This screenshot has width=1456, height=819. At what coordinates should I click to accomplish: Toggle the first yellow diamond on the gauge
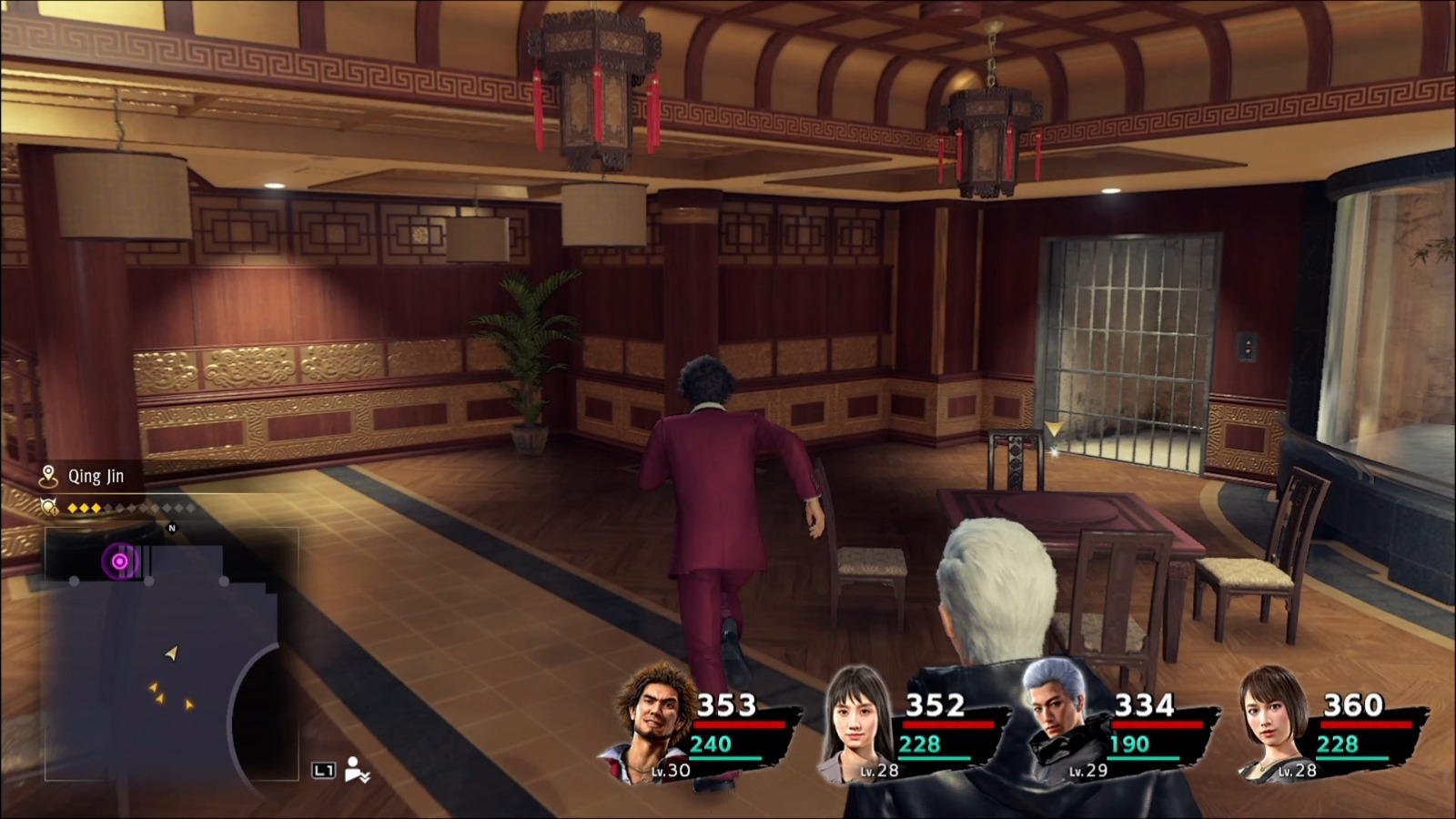click(x=72, y=508)
